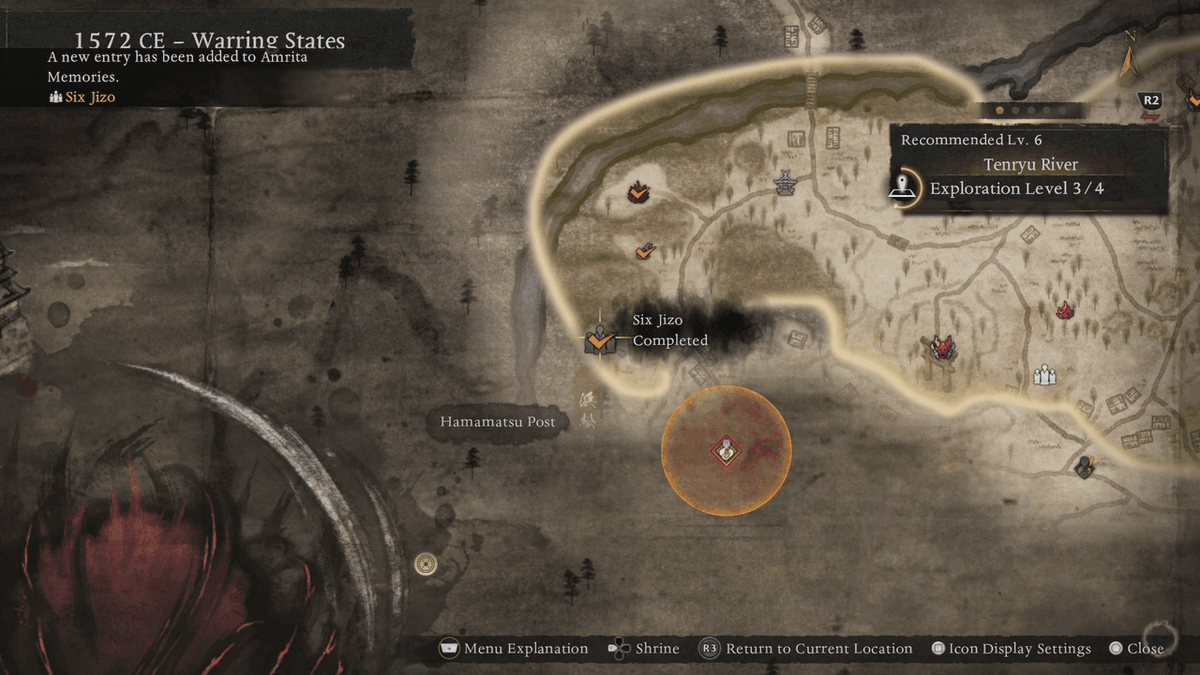Viewport: 1200px width, 675px height.
Task: Select the red-black completed marker near the river
Action: pyautogui.click(x=637, y=191)
